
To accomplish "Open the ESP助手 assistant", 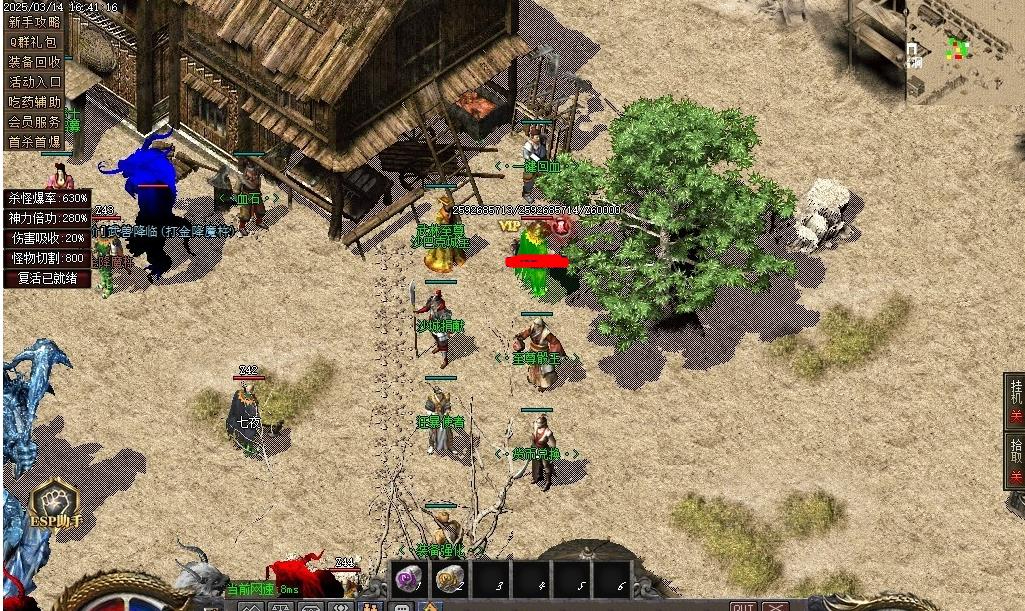I will (x=55, y=503).
